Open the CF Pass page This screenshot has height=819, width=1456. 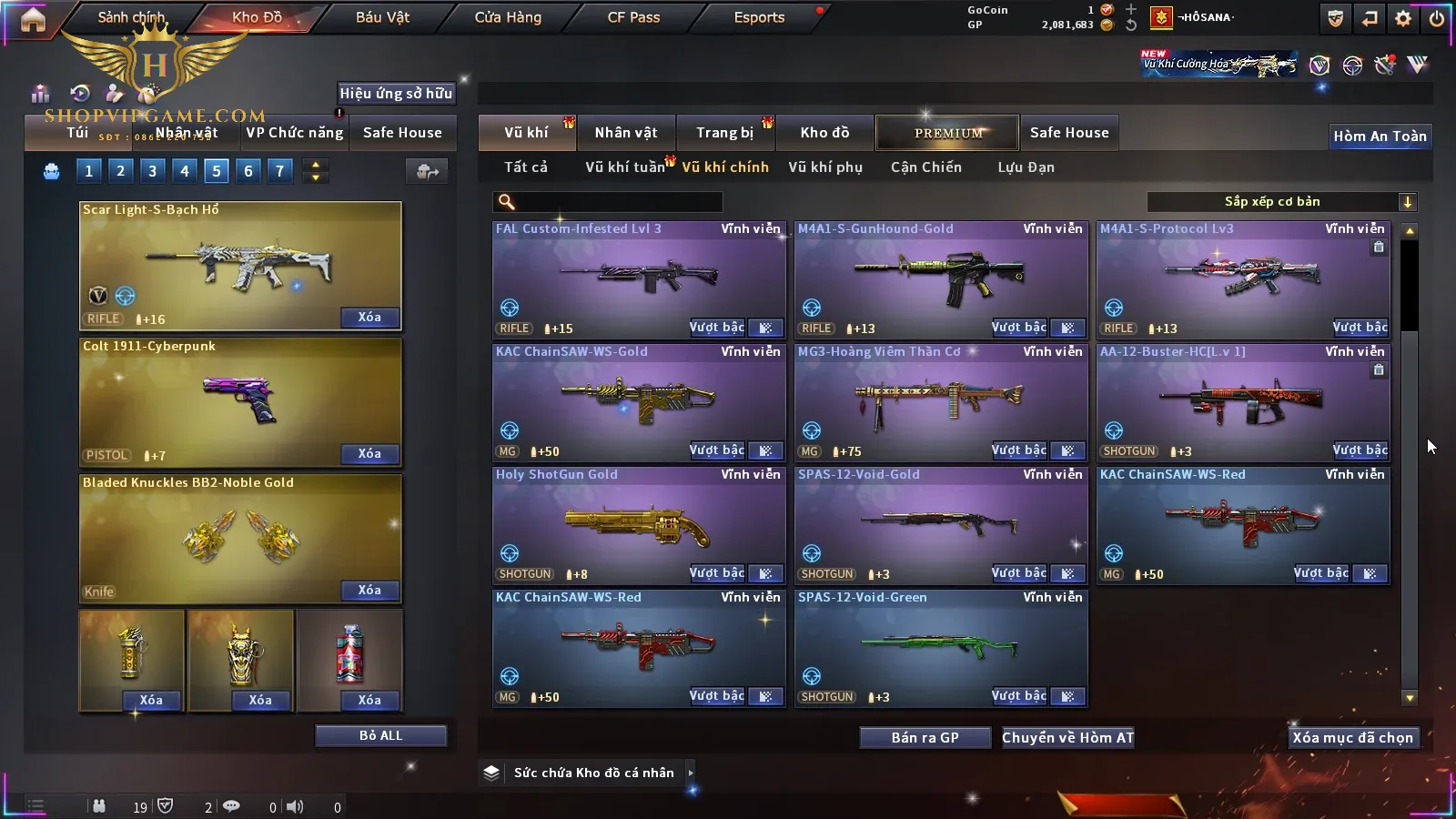click(633, 17)
